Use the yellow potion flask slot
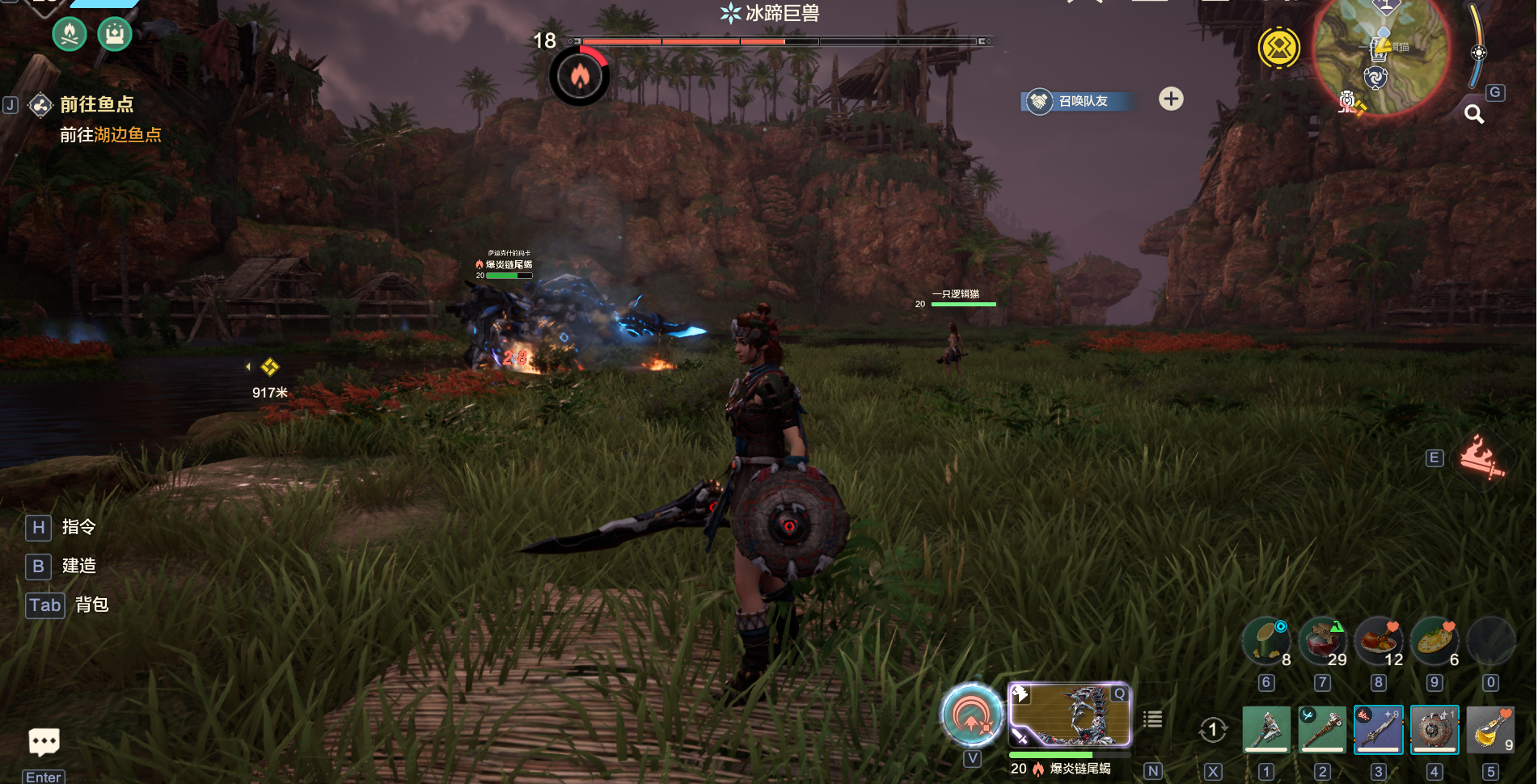 click(x=1489, y=729)
